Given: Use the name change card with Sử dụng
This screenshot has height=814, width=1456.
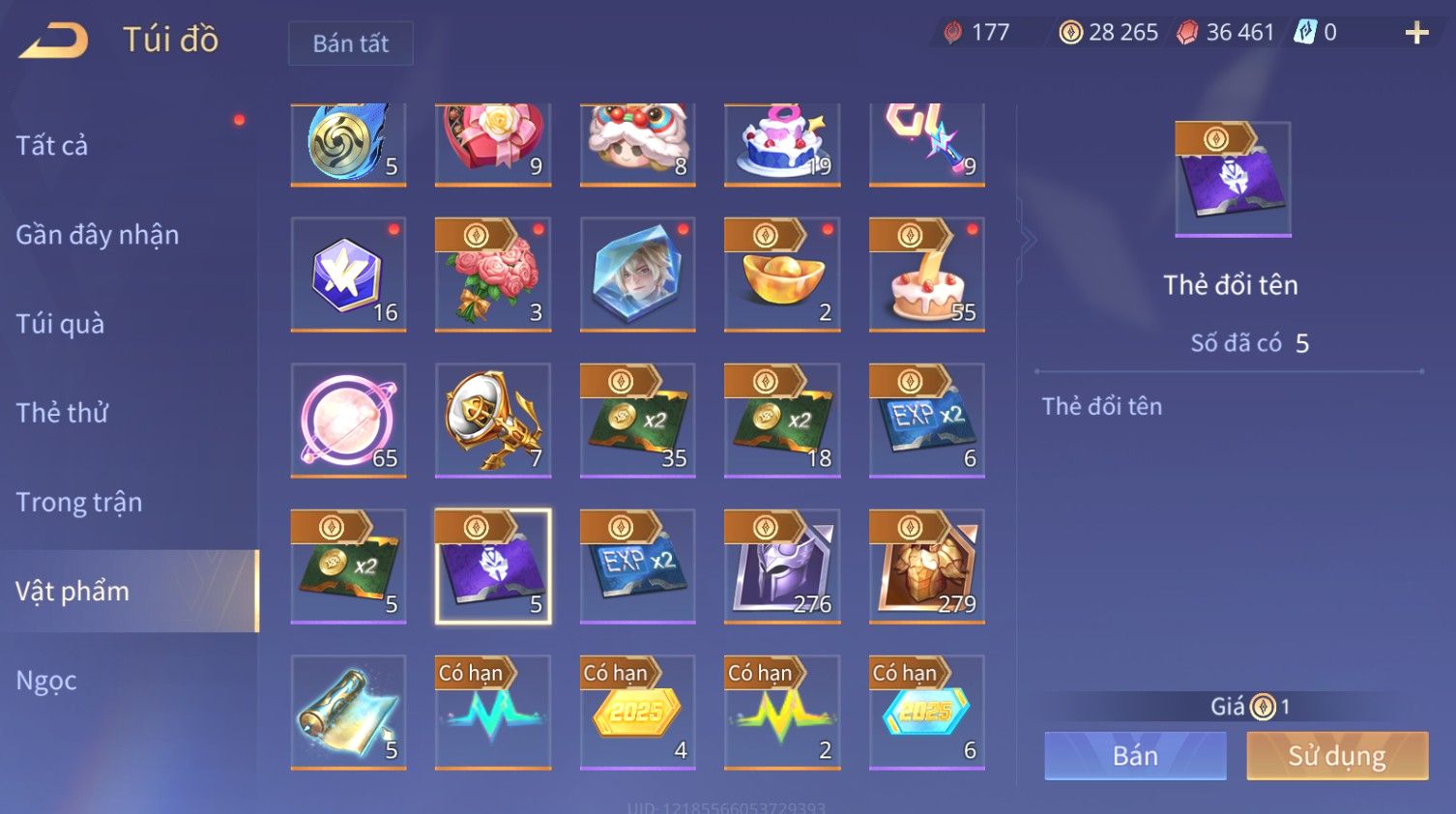Looking at the screenshot, I should [1337, 755].
